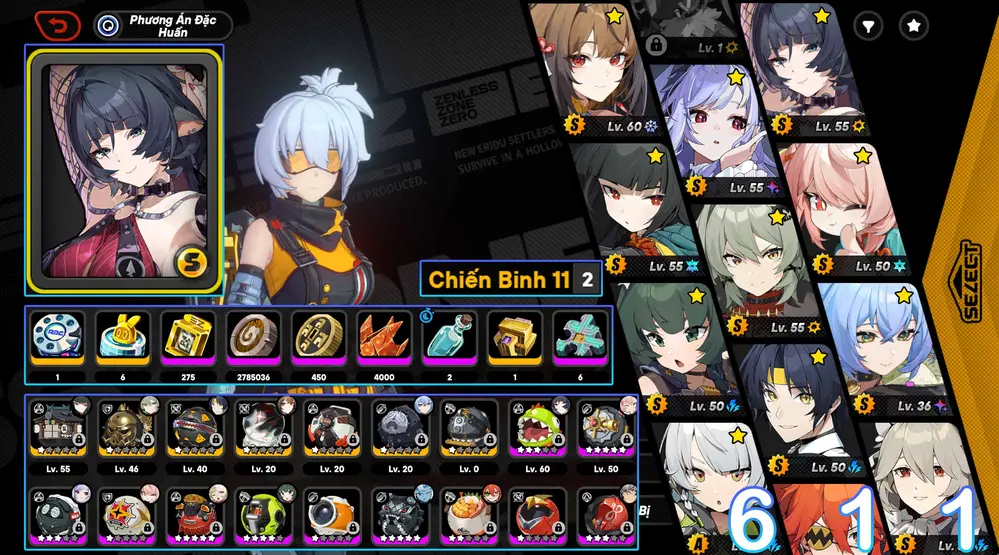Select the film reel item with count 1
Image resolution: width=999 pixels, height=555 pixels.
click(58, 338)
